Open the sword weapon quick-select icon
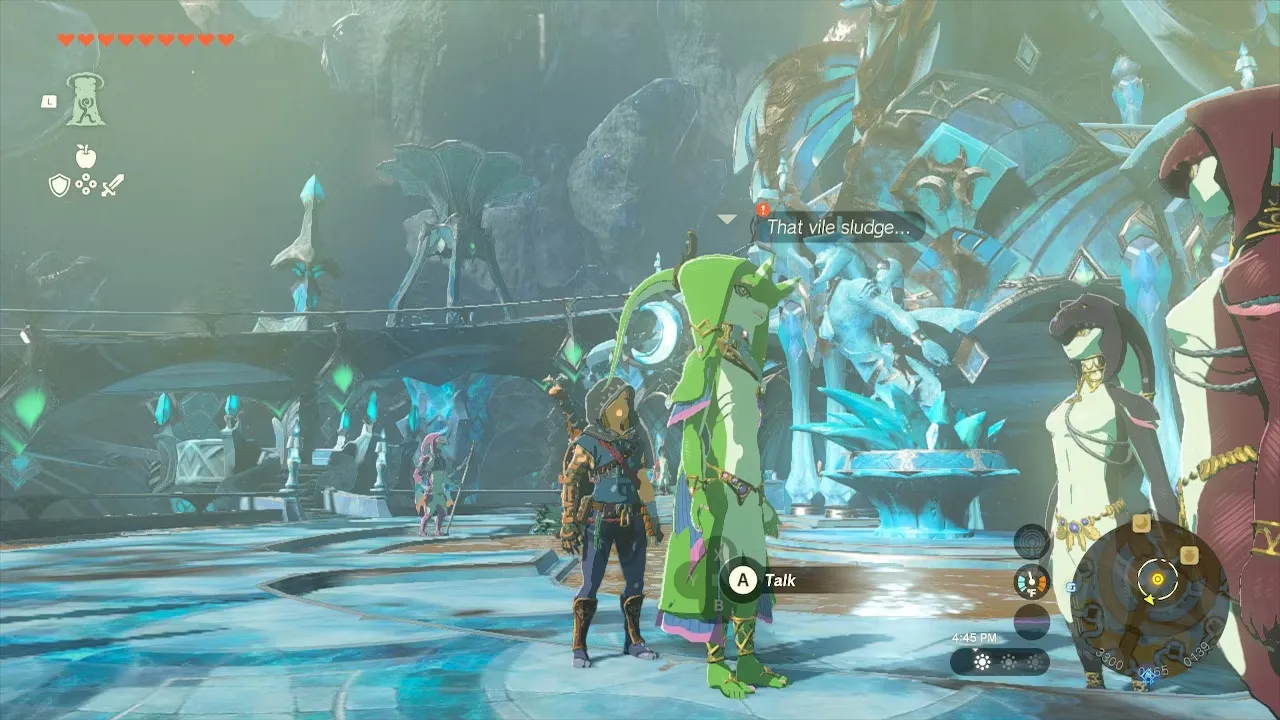 point(112,184)
